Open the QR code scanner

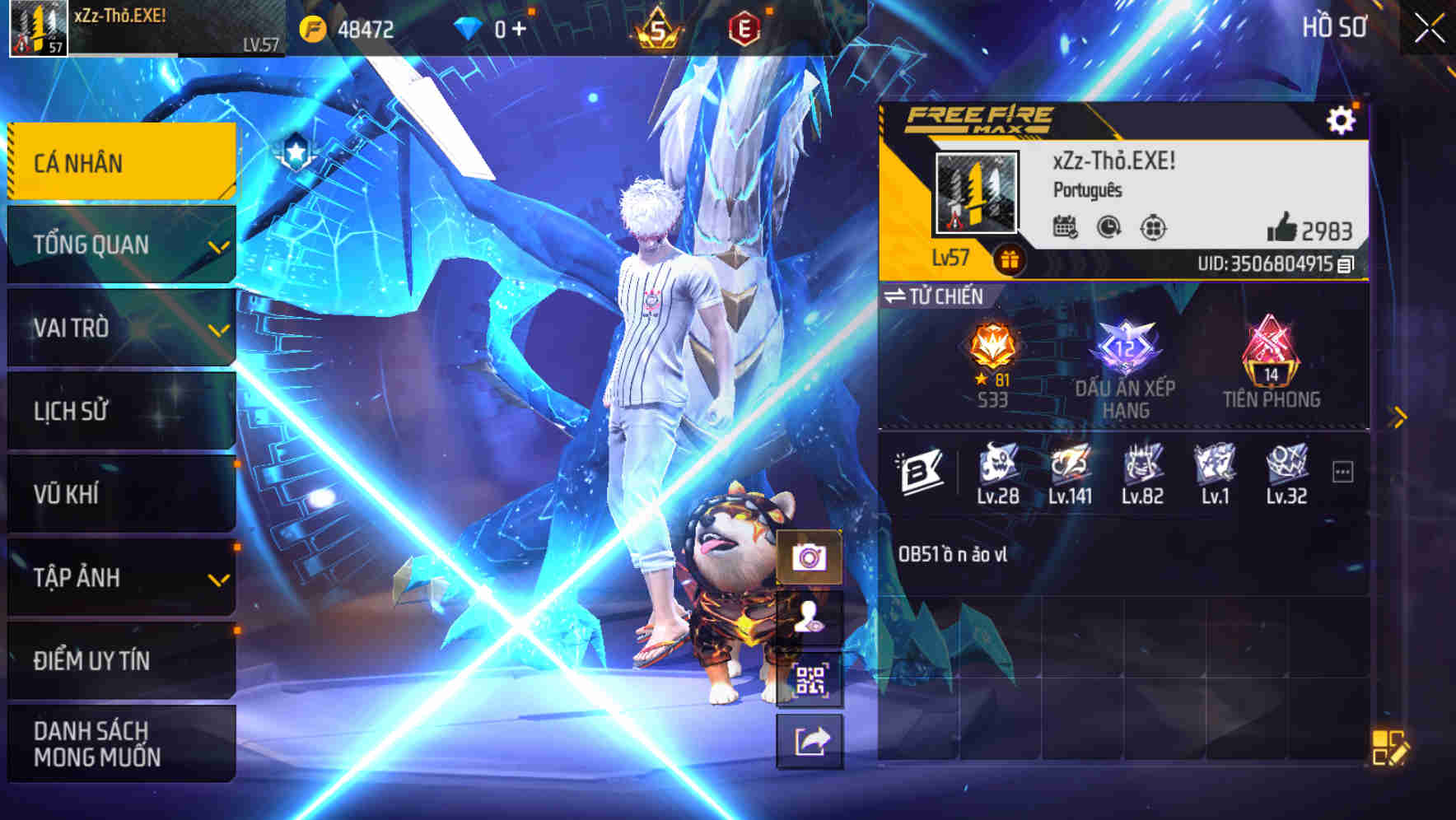[811, 678]
